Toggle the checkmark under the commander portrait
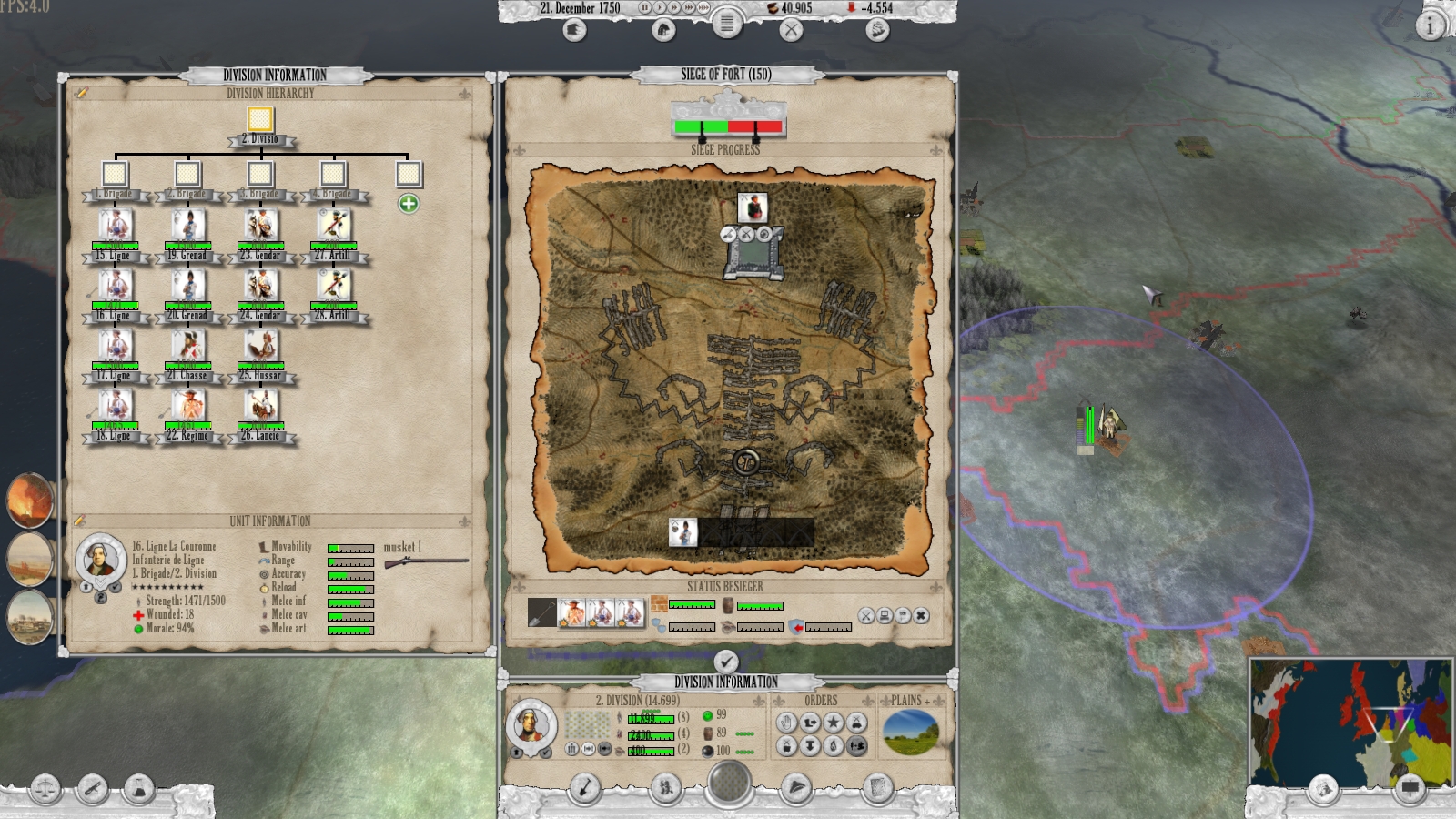This screenshot has height=819, width=1456. point(545,752)
